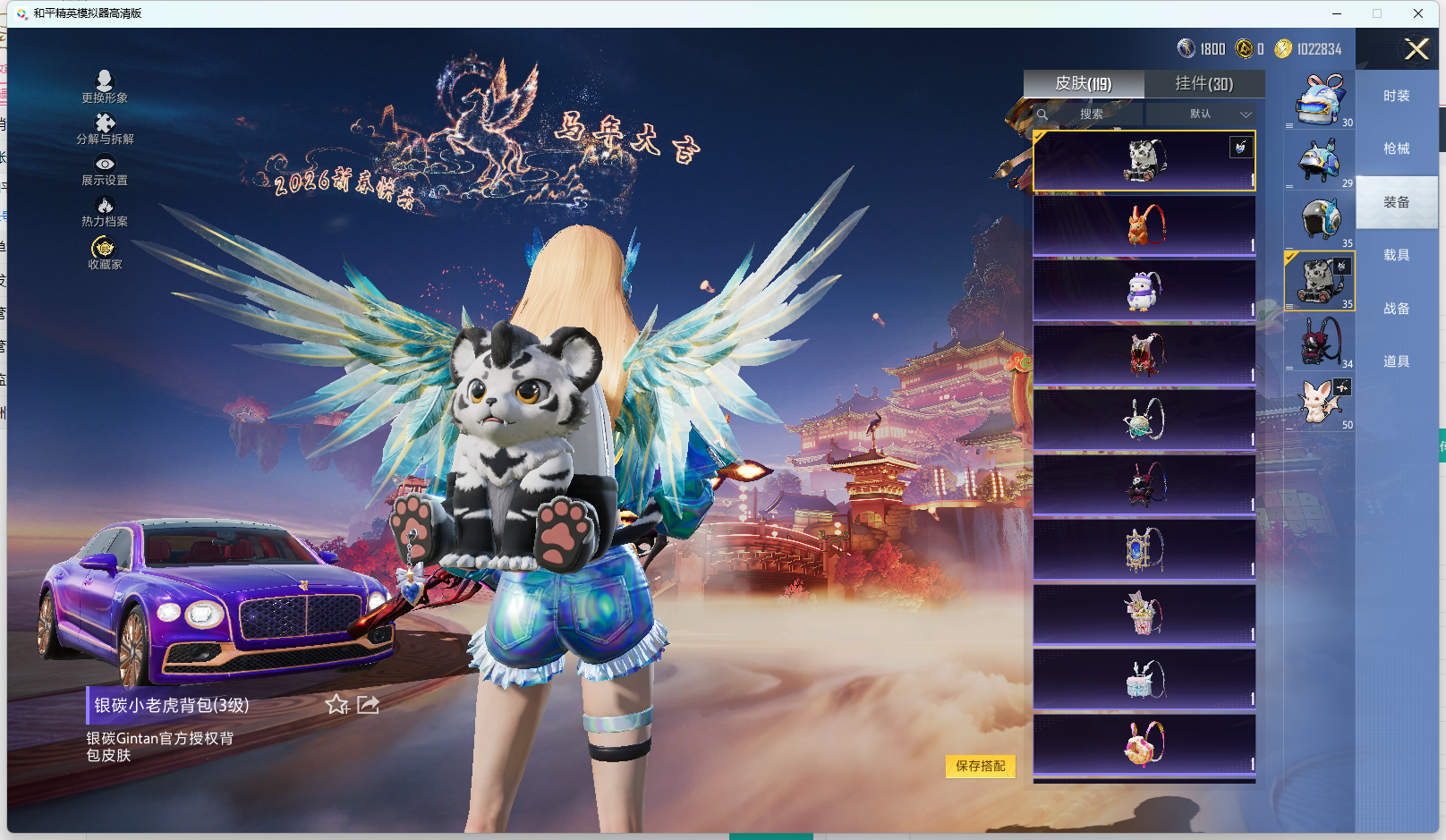The height and width of the screenshot is (840, 1446).
Task: Select the 枪械 firearms category
Action: pos(1396,148)
